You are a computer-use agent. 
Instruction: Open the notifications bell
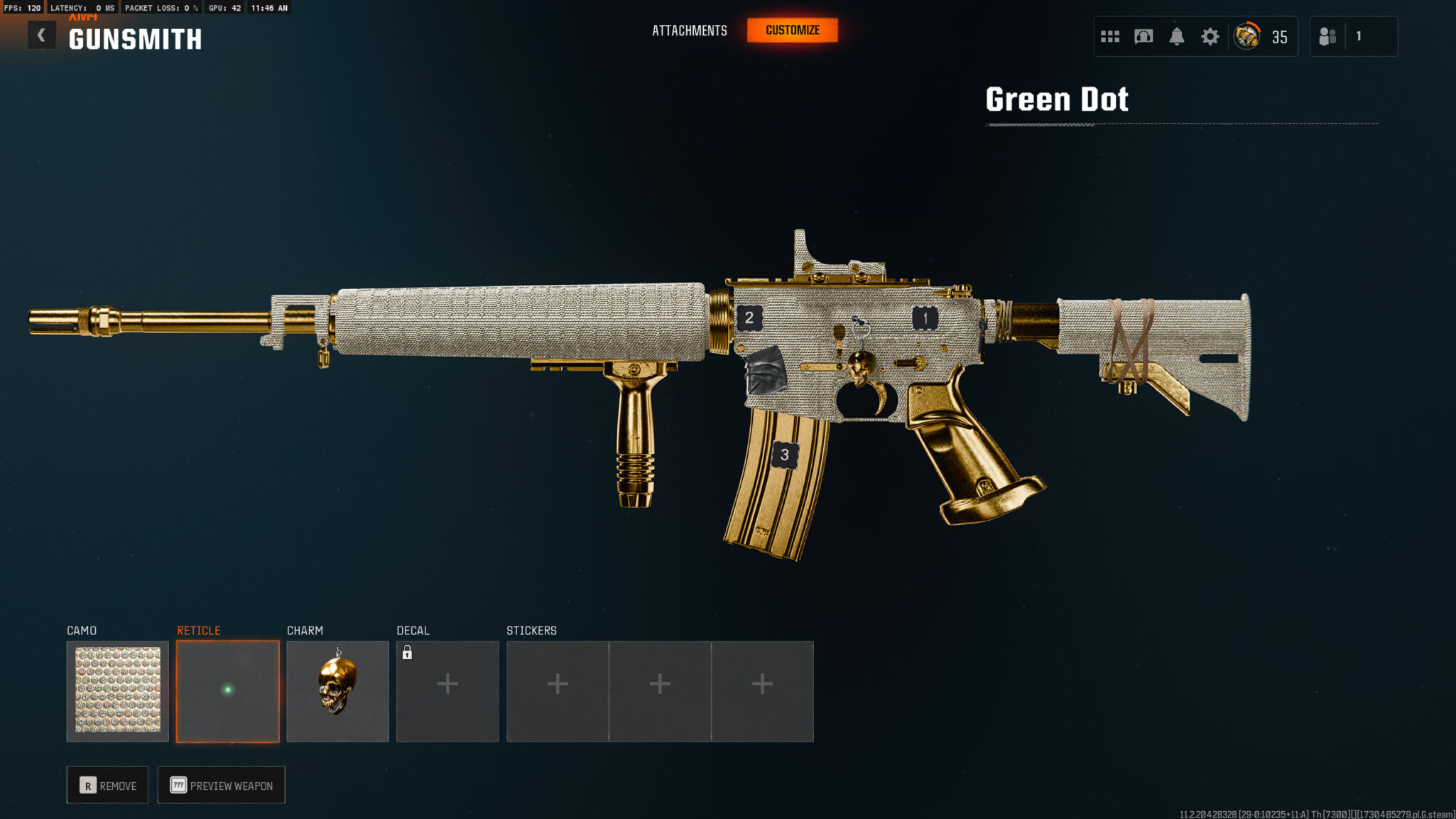click(1176, 36)
